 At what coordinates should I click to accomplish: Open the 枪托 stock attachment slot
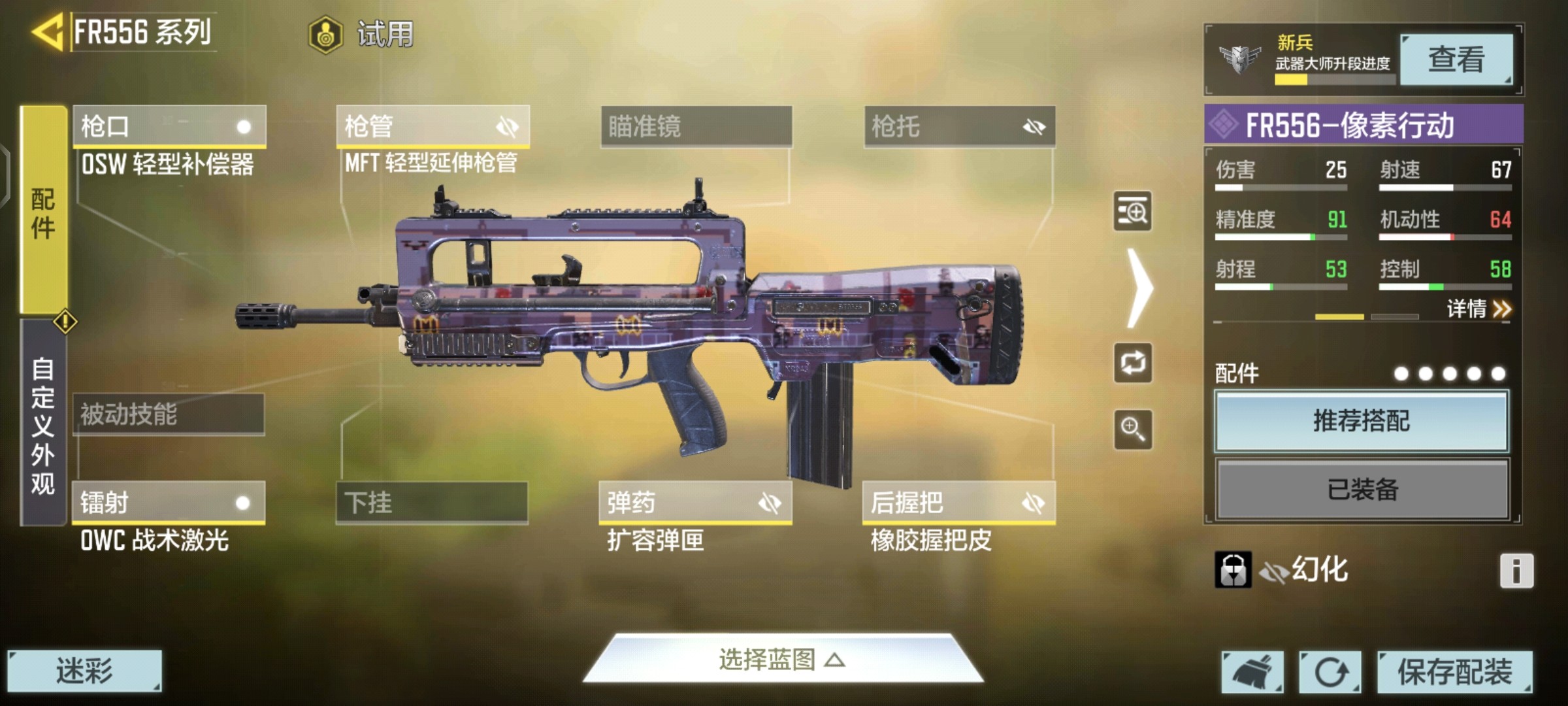tap(959, 126)
